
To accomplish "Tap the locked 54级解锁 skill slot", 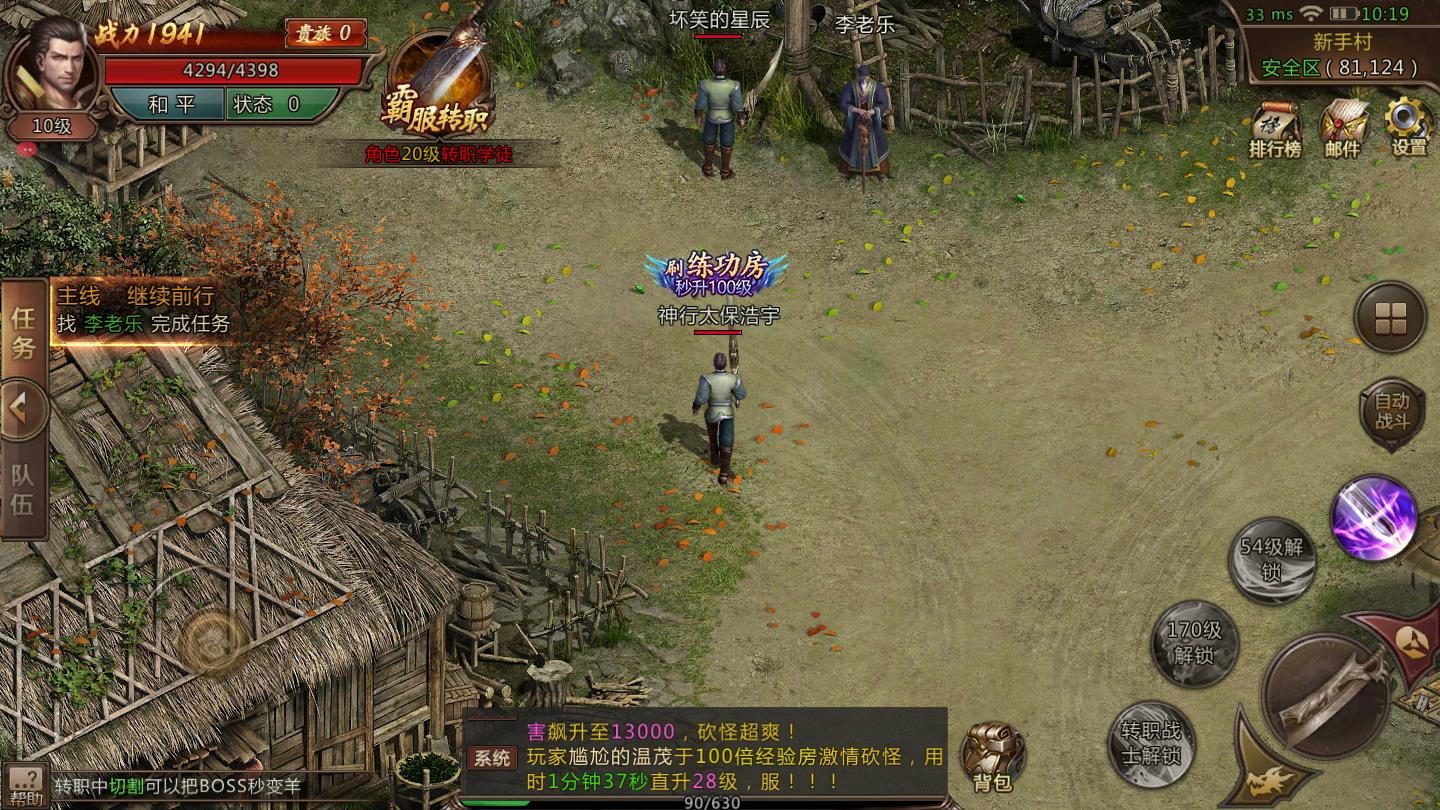I will [x=1272, y=559].
